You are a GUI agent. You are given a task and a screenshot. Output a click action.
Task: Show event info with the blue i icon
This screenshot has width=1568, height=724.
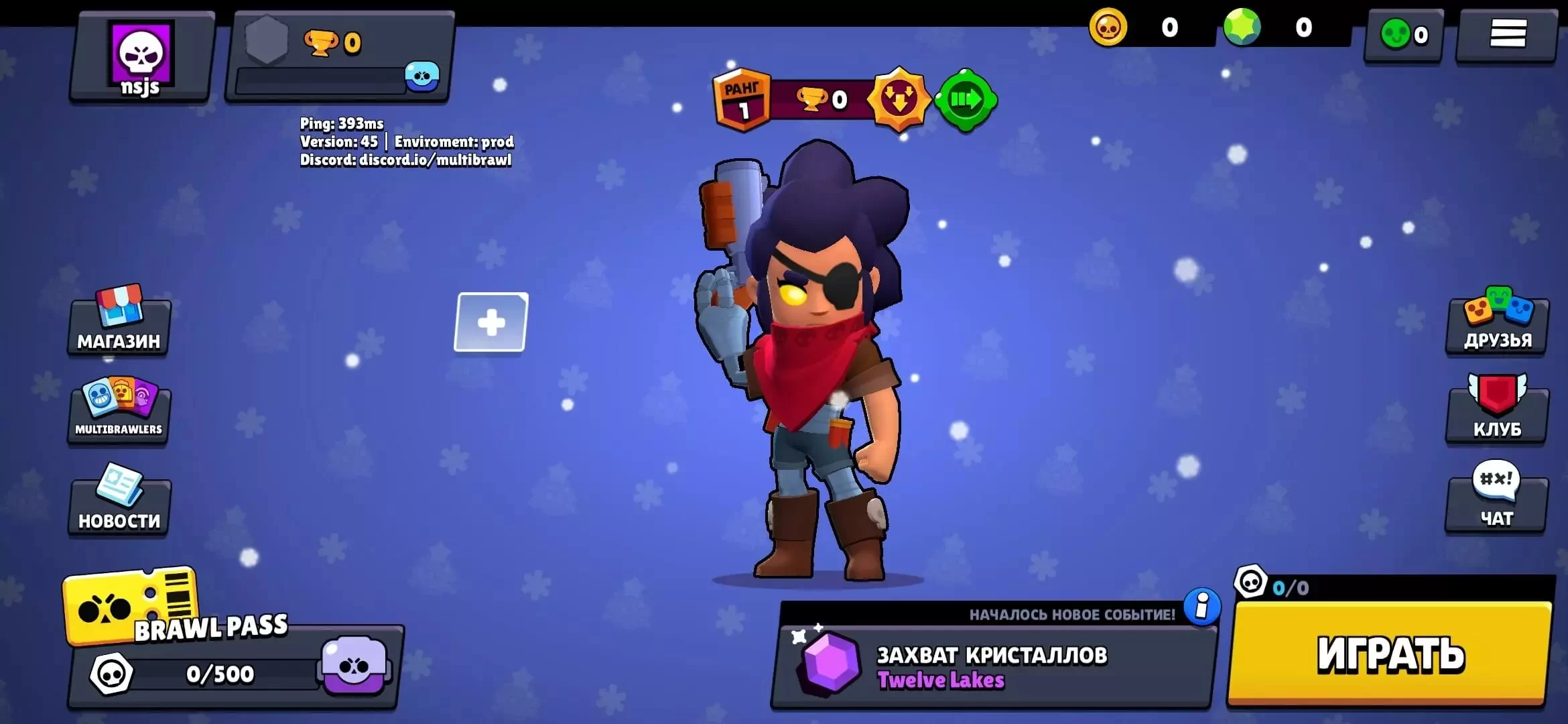click(1202, 607)
